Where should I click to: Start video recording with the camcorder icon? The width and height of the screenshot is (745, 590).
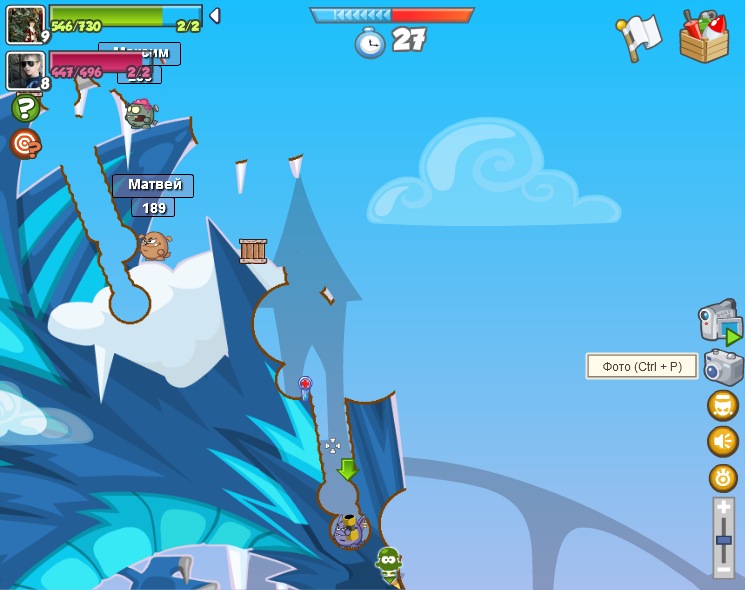[x=720, y=322]
